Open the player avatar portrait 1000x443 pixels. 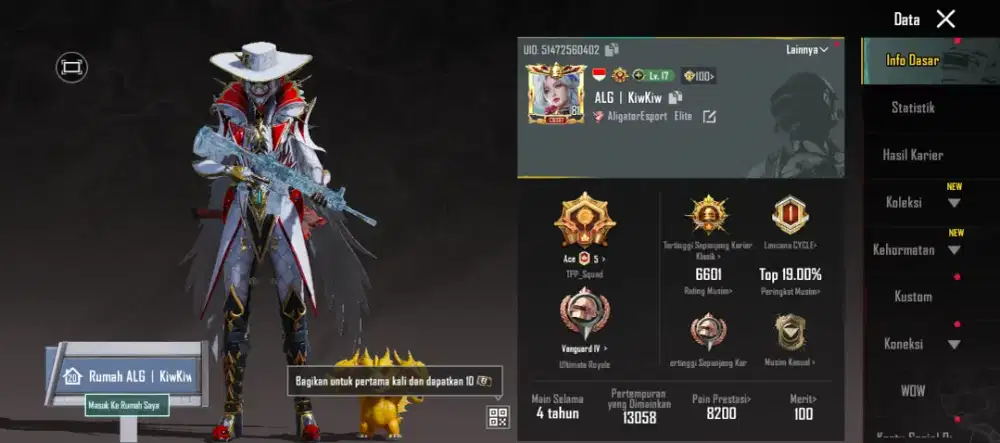(556, 93)
